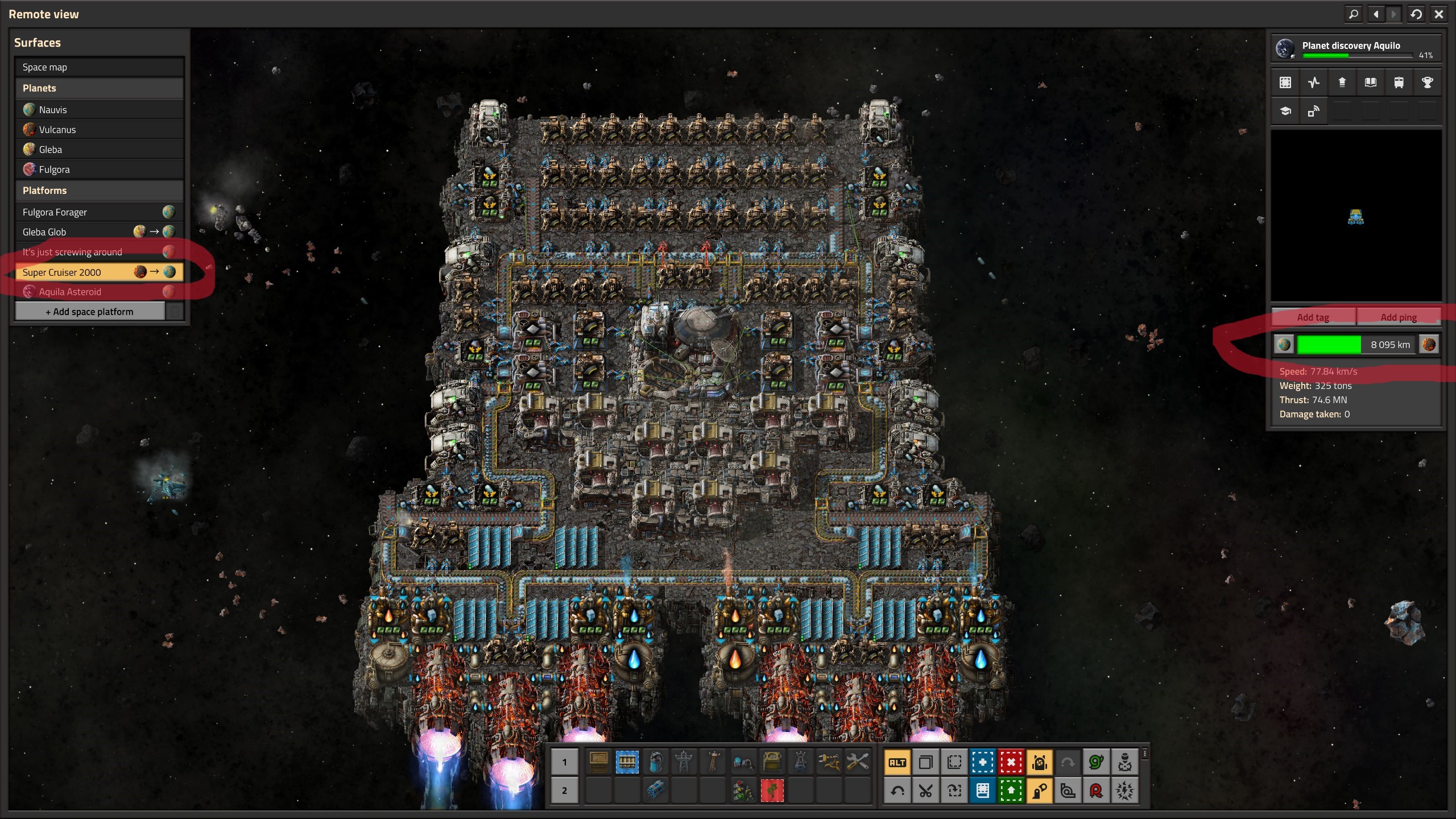Use the scissors cut tool

[925, 791]
